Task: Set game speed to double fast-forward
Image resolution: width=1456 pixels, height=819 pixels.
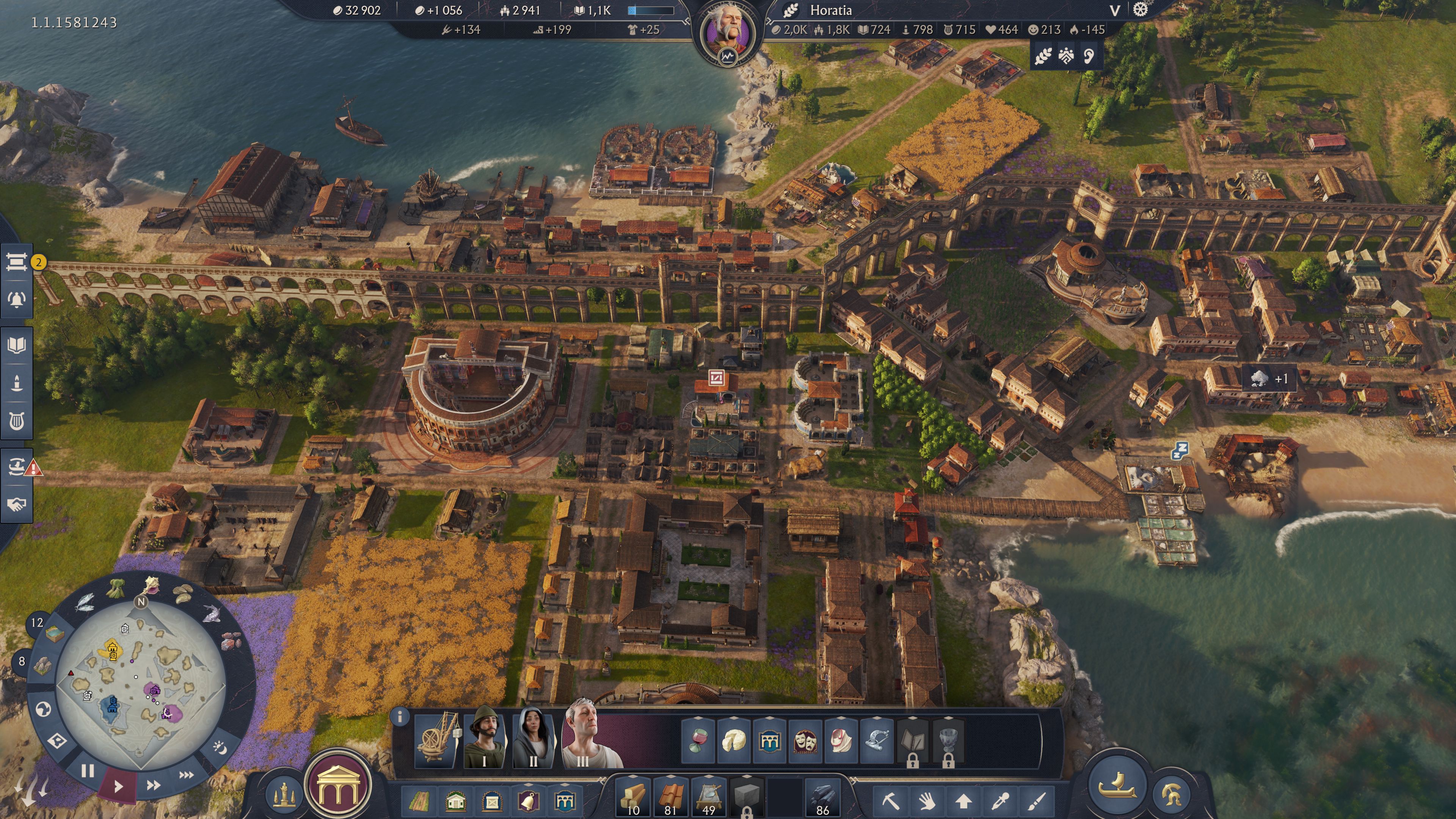Action: click(153, 785)
